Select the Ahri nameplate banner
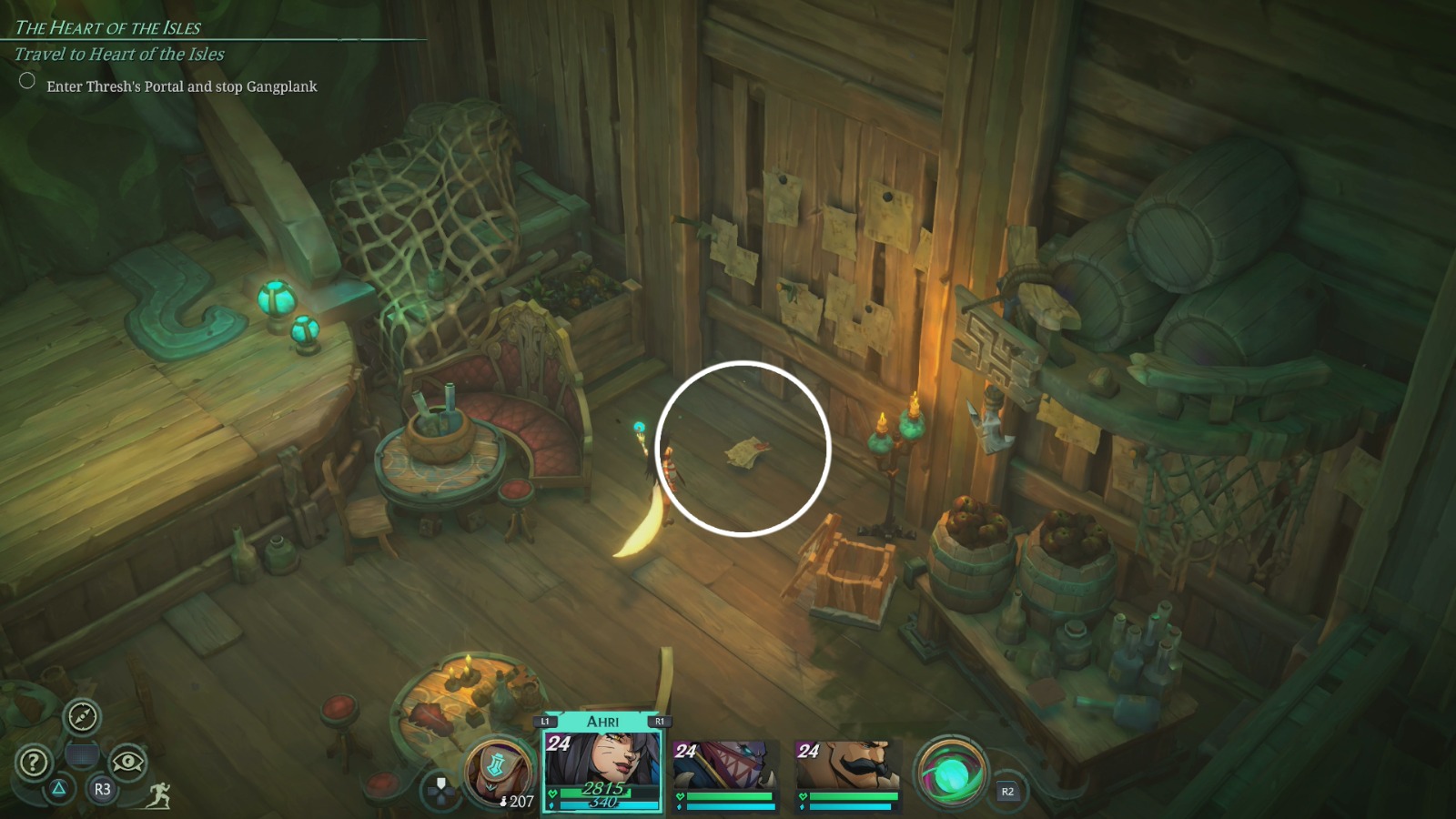The width and height of the screenshot is (1456, 819). (602, 720)
